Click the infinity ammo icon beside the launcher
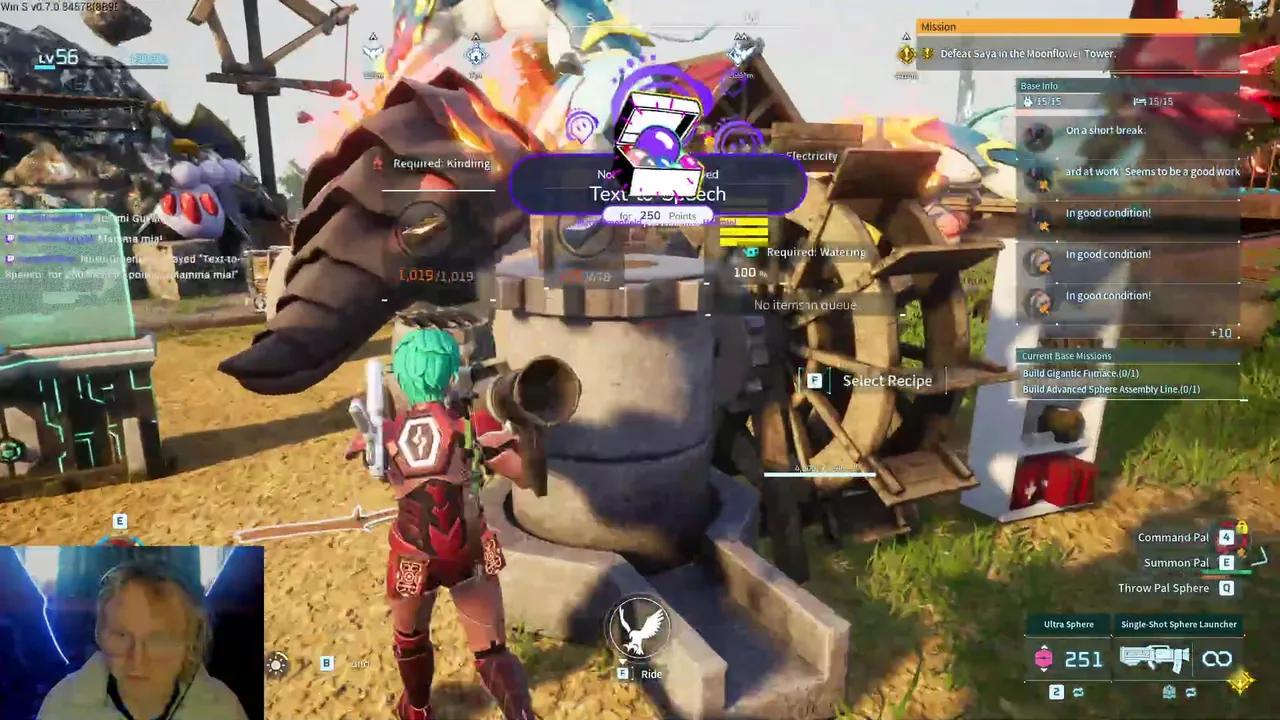Screen dimensions: 1280x720 pyautogui.click(x=1218, y=658)
